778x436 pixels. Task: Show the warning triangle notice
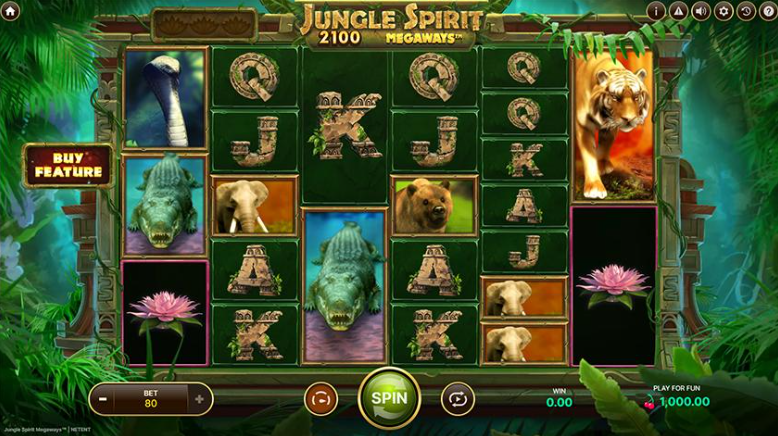click(679, 11)
